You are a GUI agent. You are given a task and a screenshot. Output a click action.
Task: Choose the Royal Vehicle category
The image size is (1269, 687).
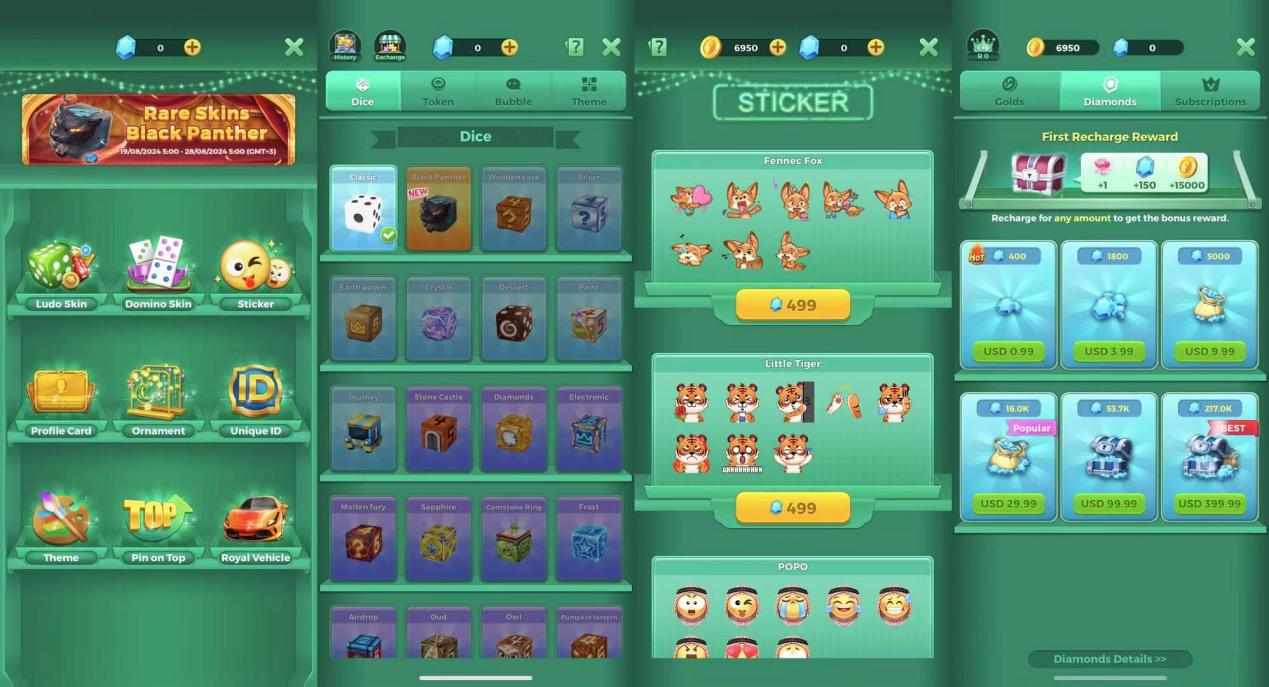click(255, 526)
